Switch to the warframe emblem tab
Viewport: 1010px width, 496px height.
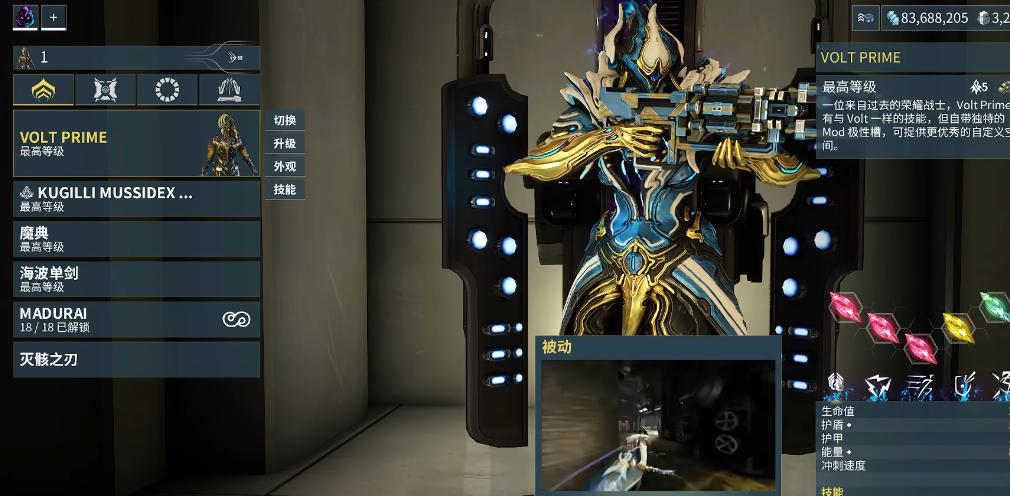pyautogui.click(x=44, y=91)
